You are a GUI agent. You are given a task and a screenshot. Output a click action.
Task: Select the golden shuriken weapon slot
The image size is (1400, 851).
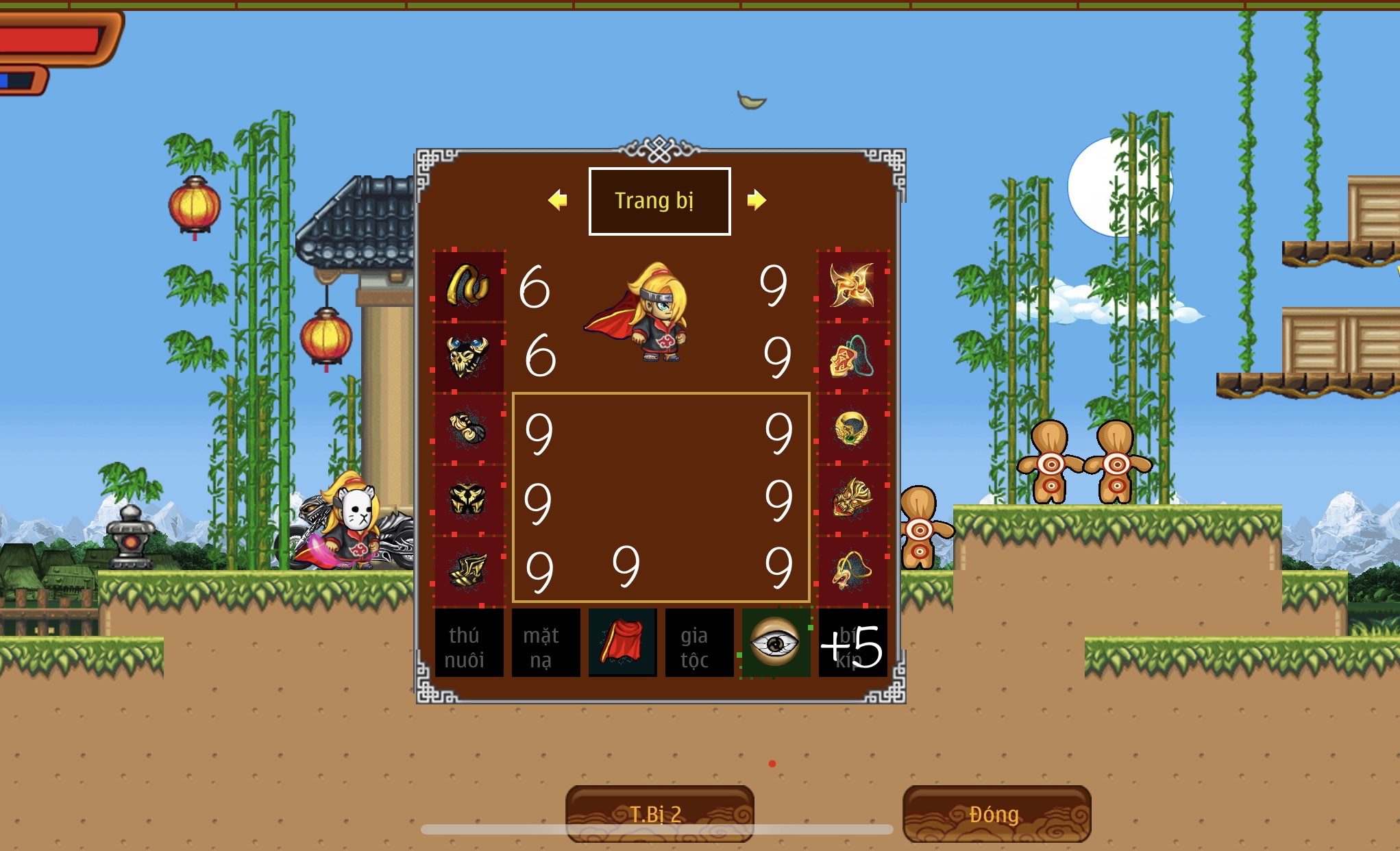pyautogui.click(x=852, y=286)
